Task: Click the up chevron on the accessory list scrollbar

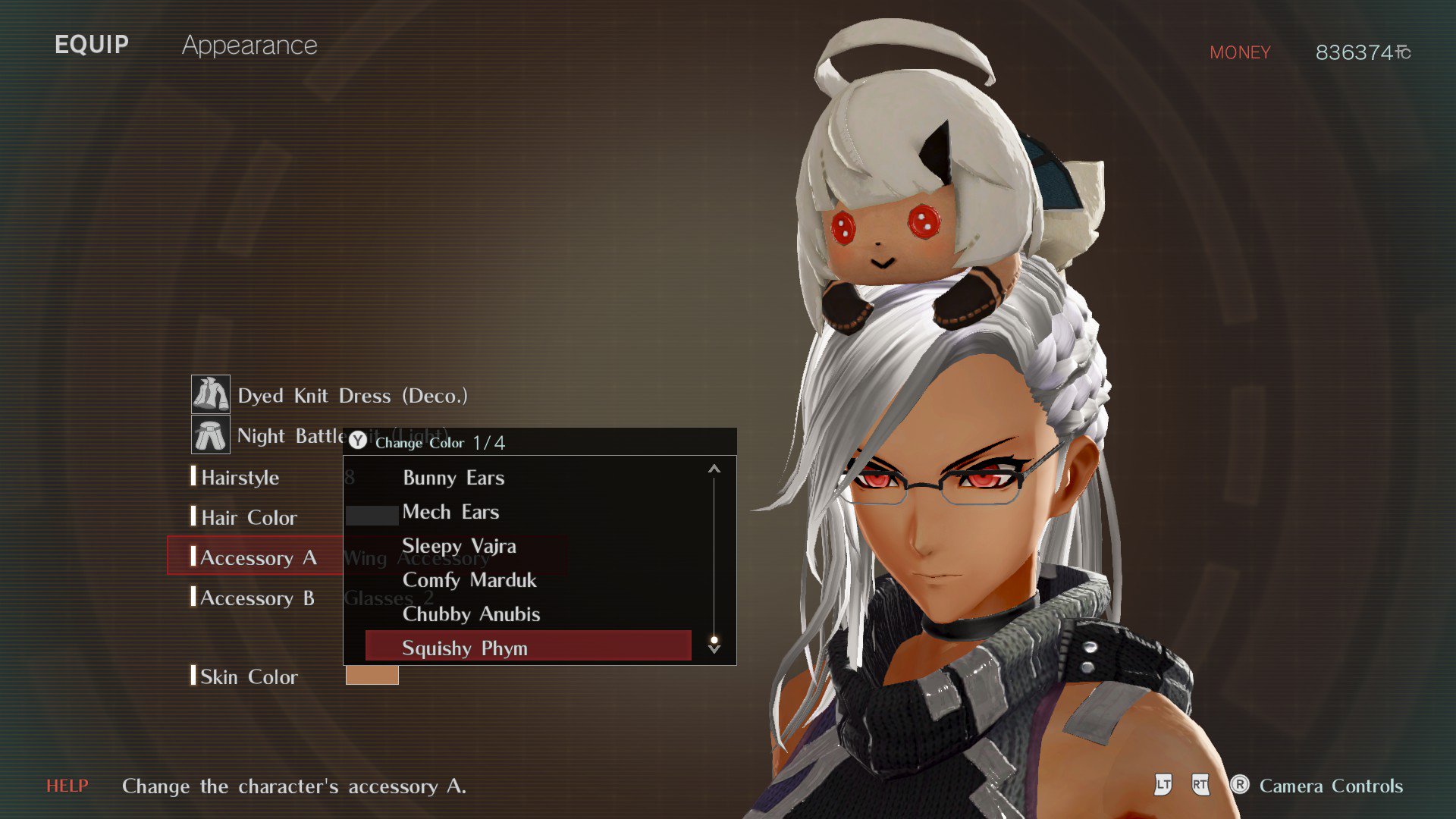Action: point(714,468)
